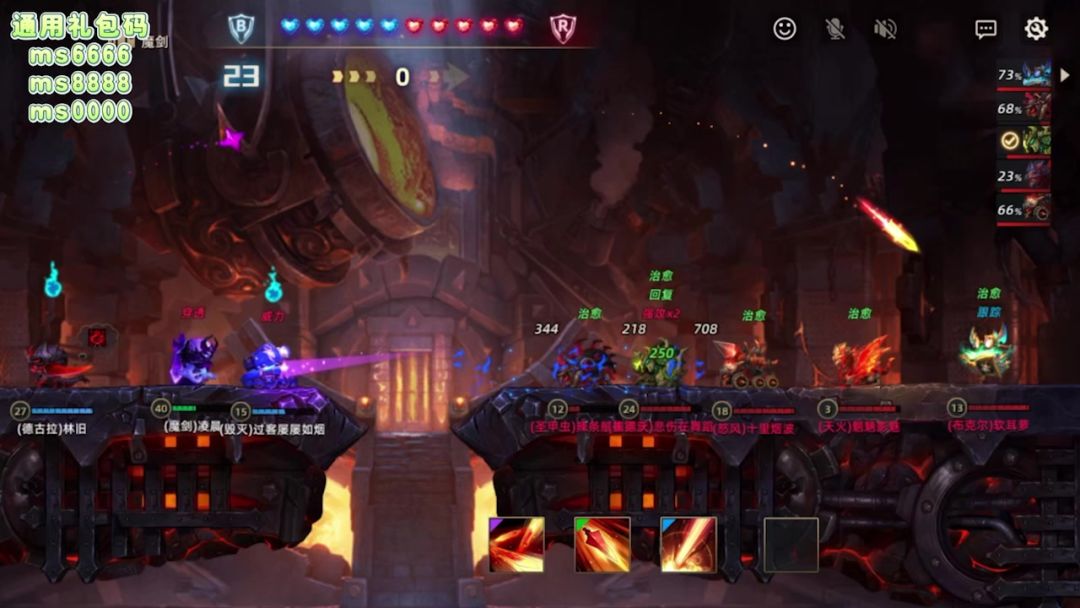
Task: Select the 23% purple-red unit portrait
Action: [1036, 175]
